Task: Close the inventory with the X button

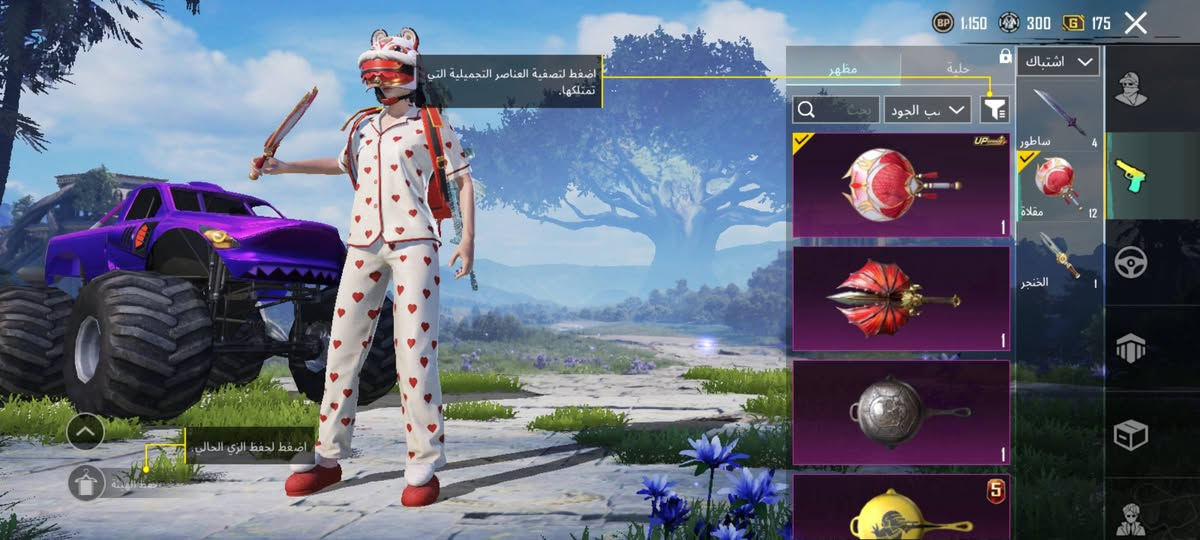Action: click(1135, 23)
